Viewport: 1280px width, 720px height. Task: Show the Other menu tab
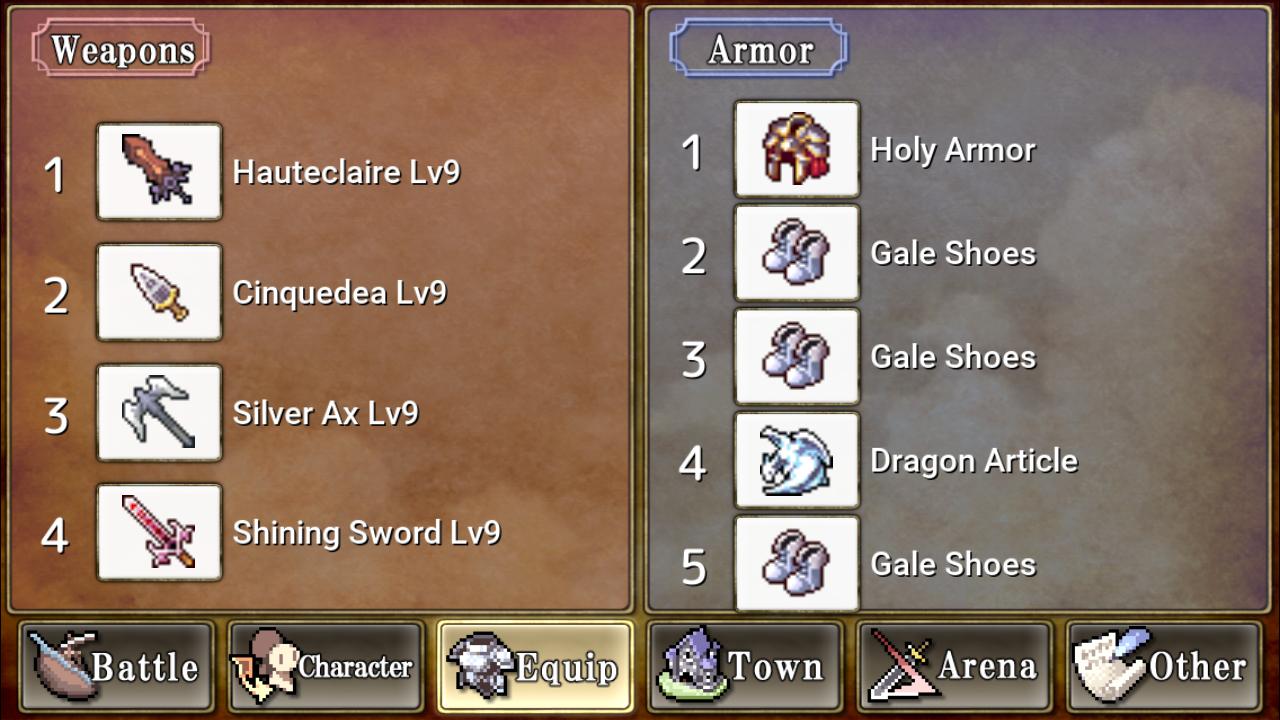click(x=1164, y=666)
